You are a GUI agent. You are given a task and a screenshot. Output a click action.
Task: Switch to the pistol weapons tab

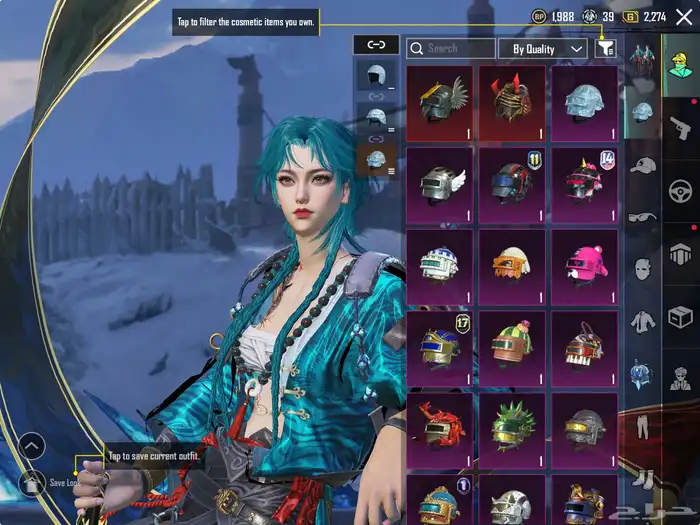pos(680,125)
